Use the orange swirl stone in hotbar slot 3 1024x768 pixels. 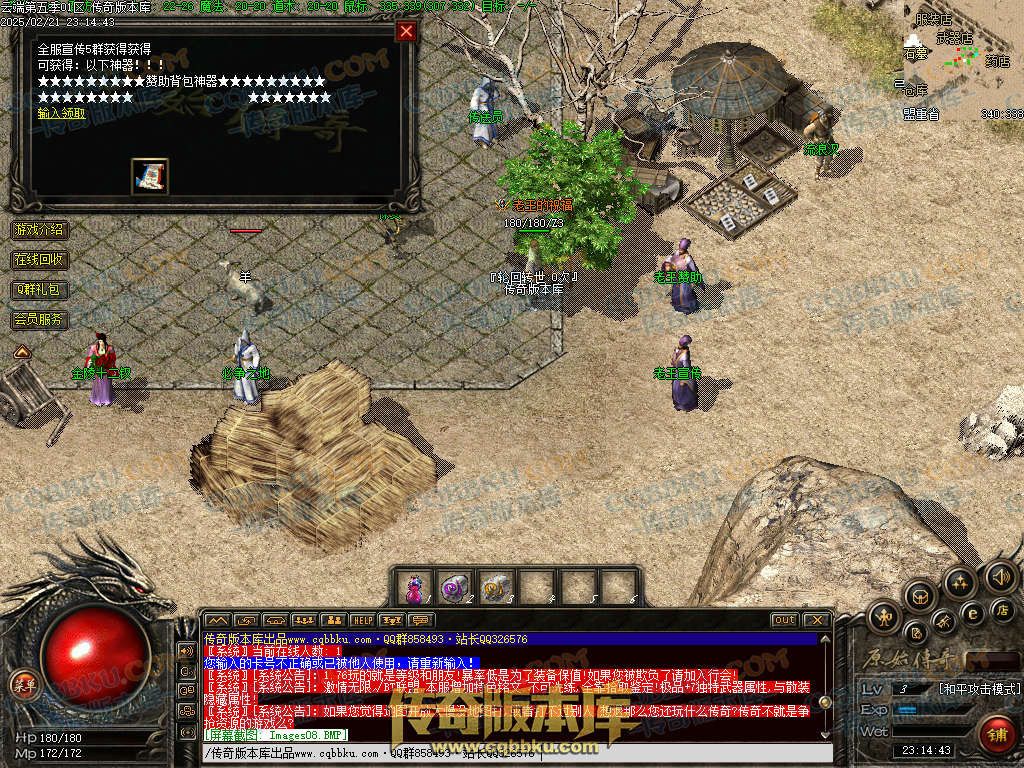496,587
